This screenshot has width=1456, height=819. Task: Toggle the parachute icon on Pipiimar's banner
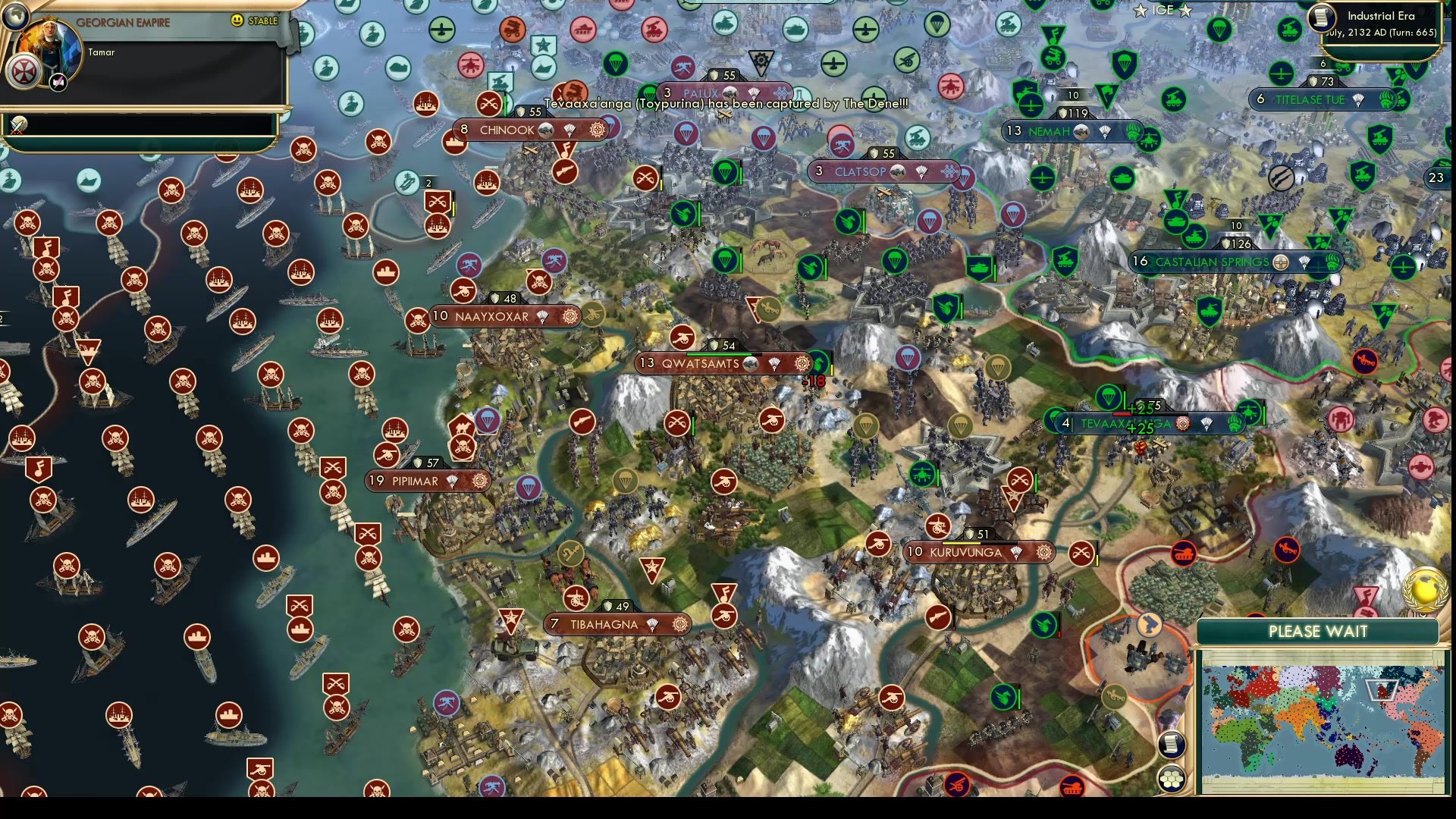coord(453,481)
